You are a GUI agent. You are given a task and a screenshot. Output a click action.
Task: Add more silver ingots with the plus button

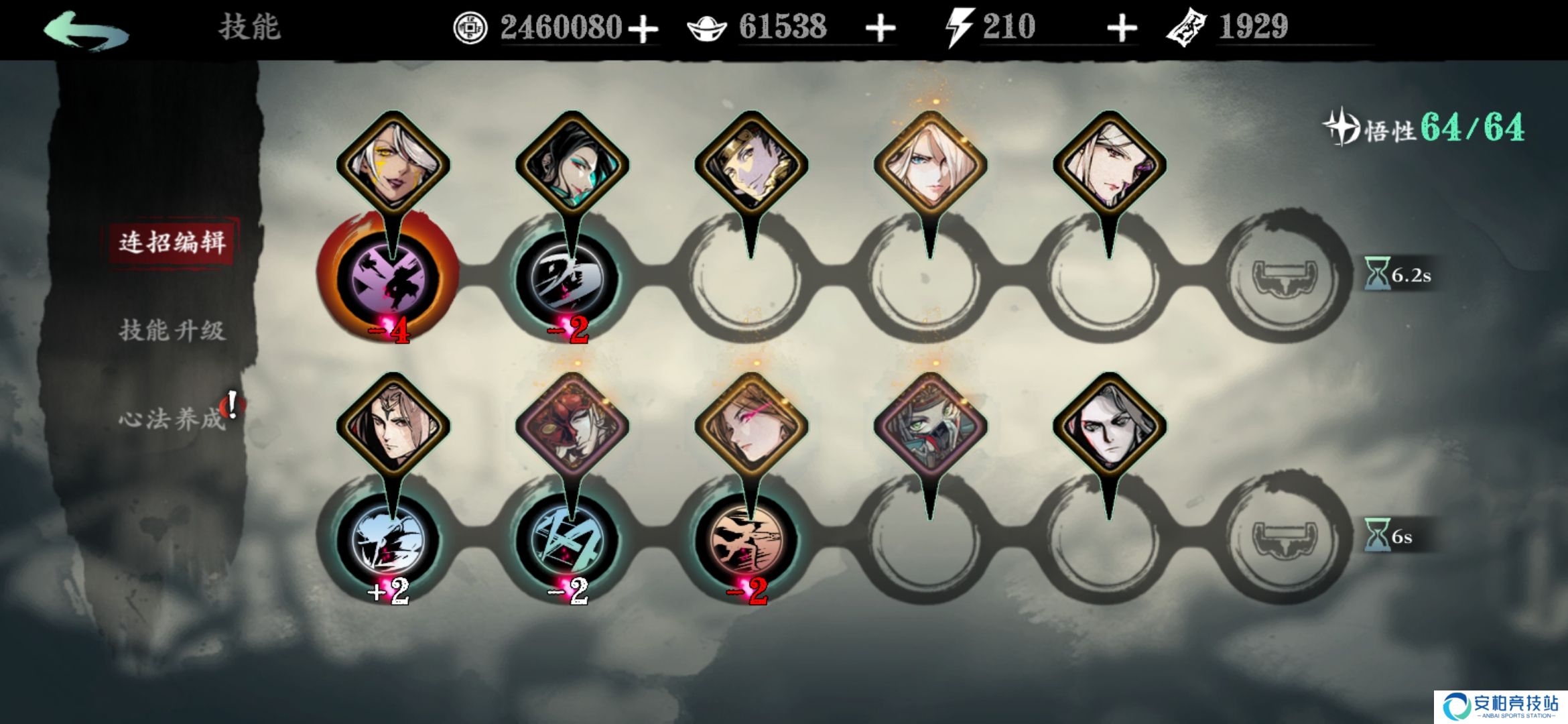(880, 29)
